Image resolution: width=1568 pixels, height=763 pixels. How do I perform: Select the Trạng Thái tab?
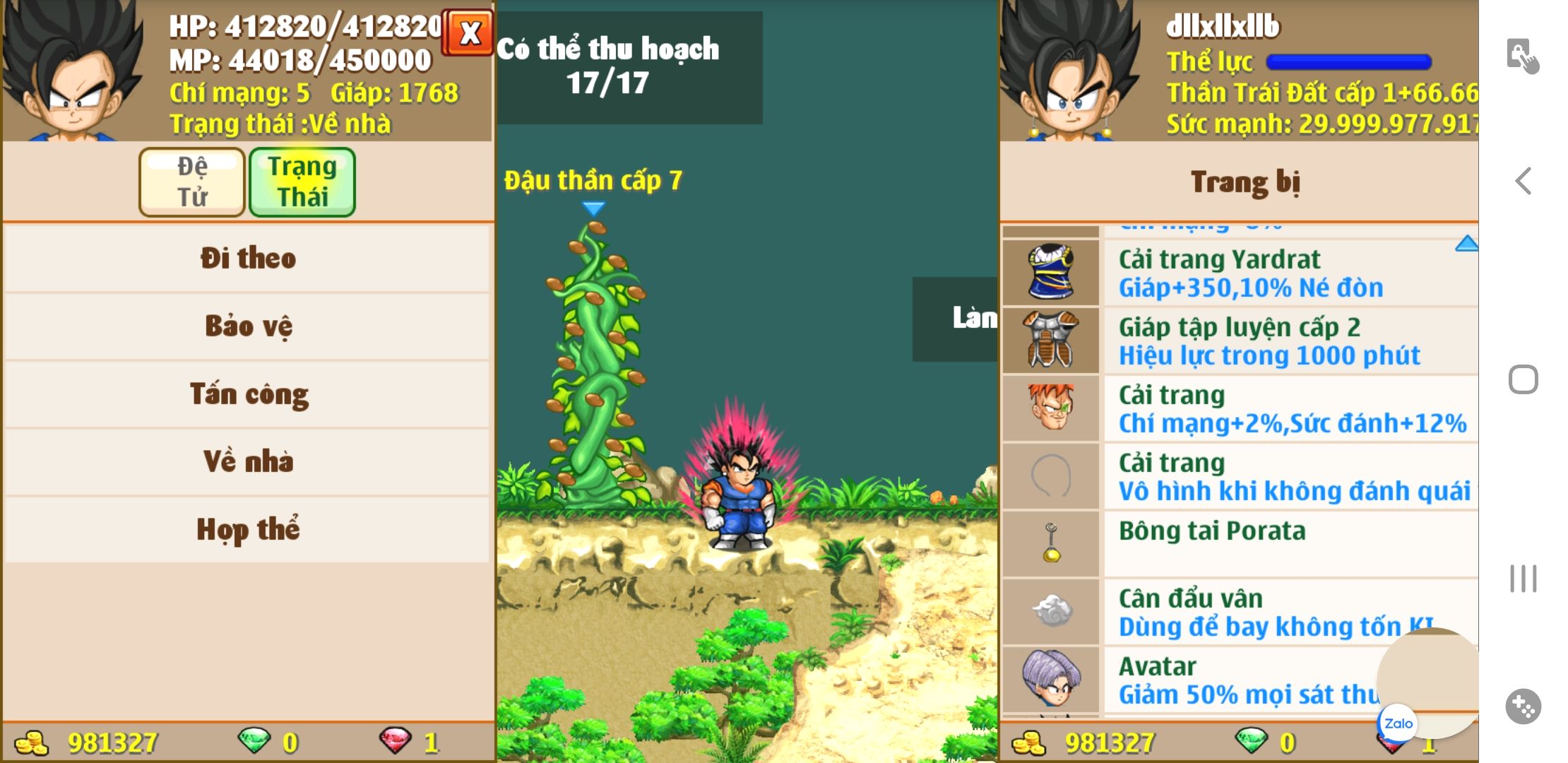coord(302,182)
